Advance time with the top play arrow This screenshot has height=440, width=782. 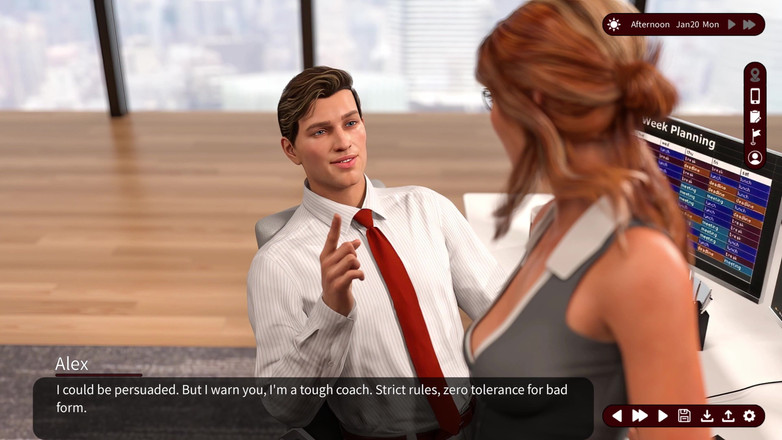pyautogui.click(x=732, y=24)
